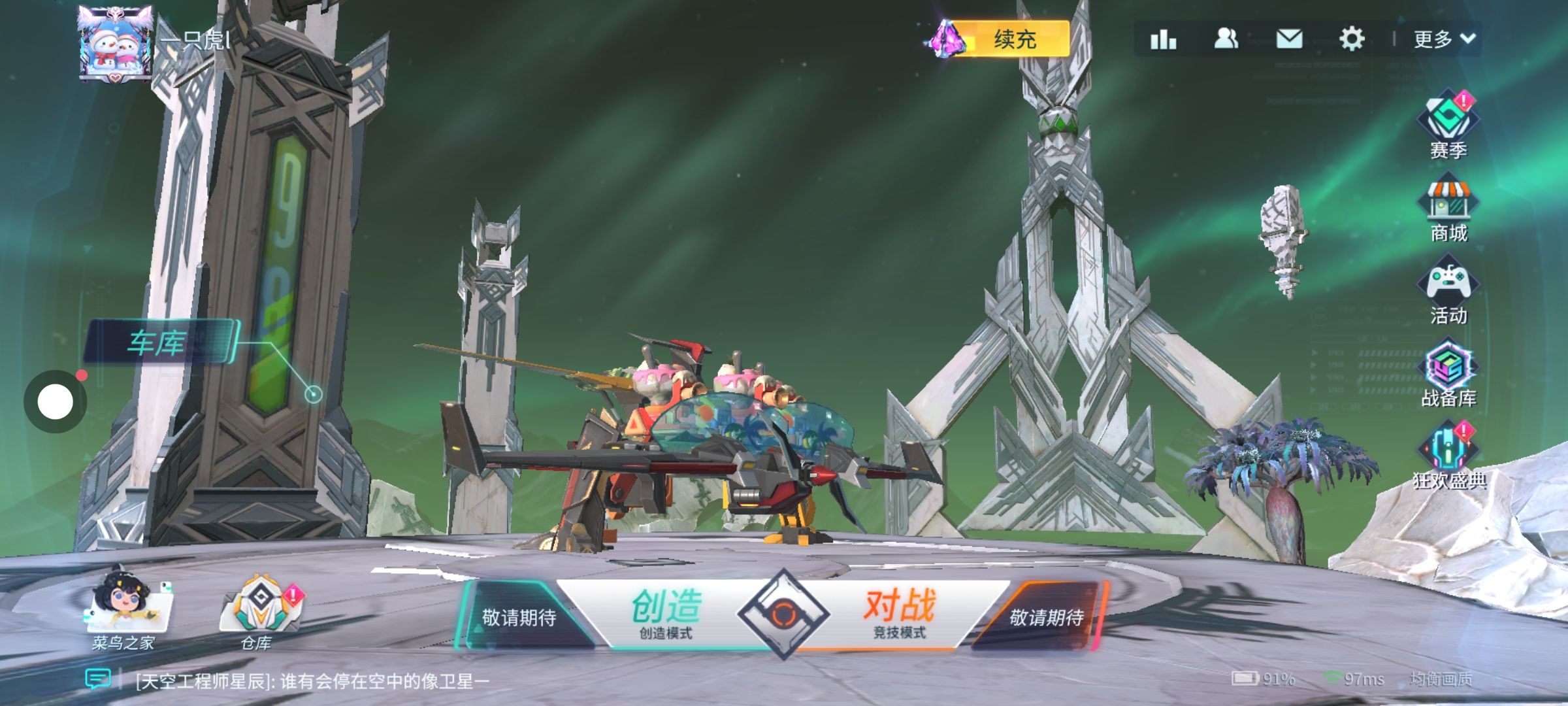
Task: Open the mail envelope icon
Action: [1289, 39]
